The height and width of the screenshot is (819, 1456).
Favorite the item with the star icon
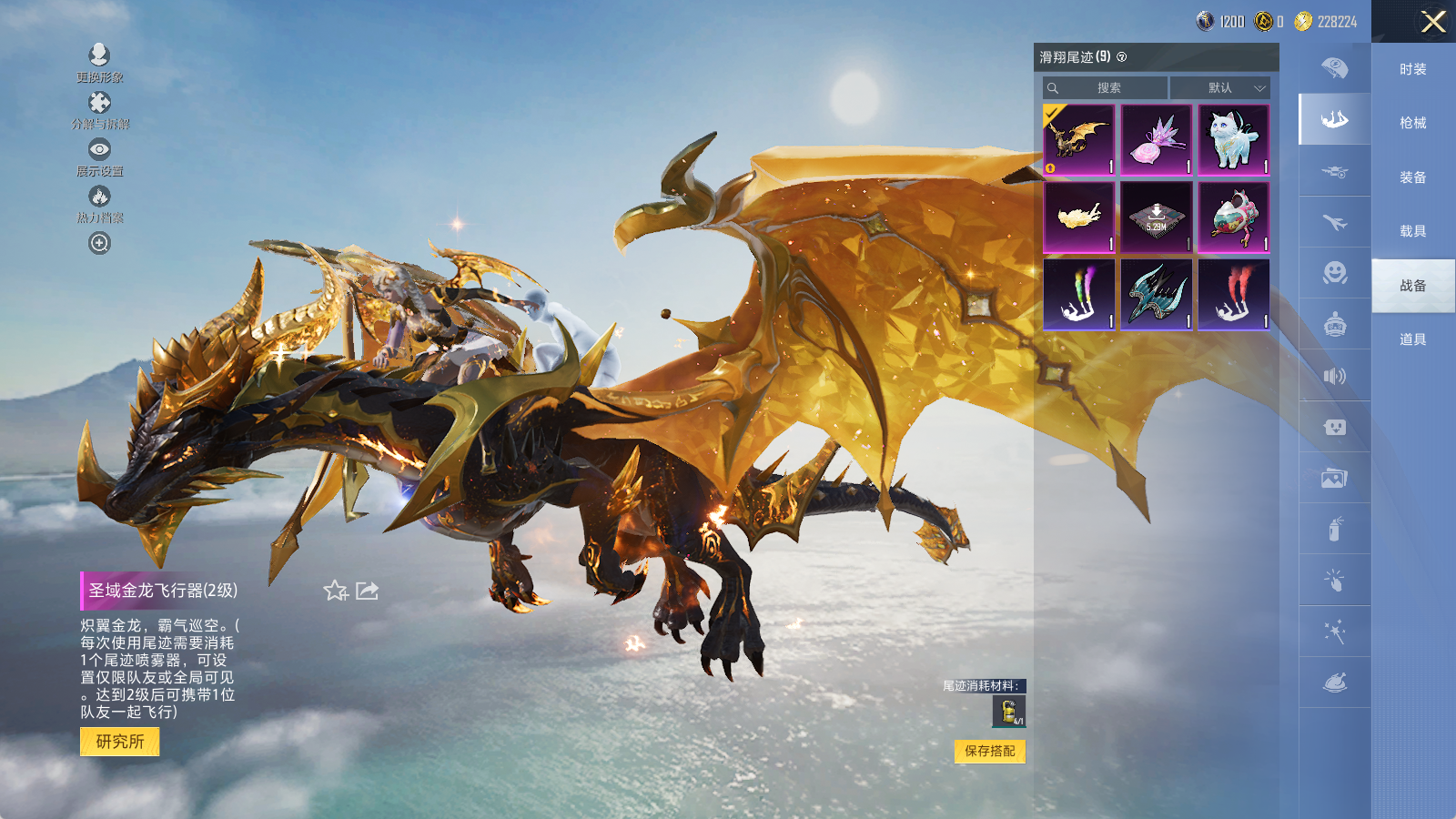335,591
